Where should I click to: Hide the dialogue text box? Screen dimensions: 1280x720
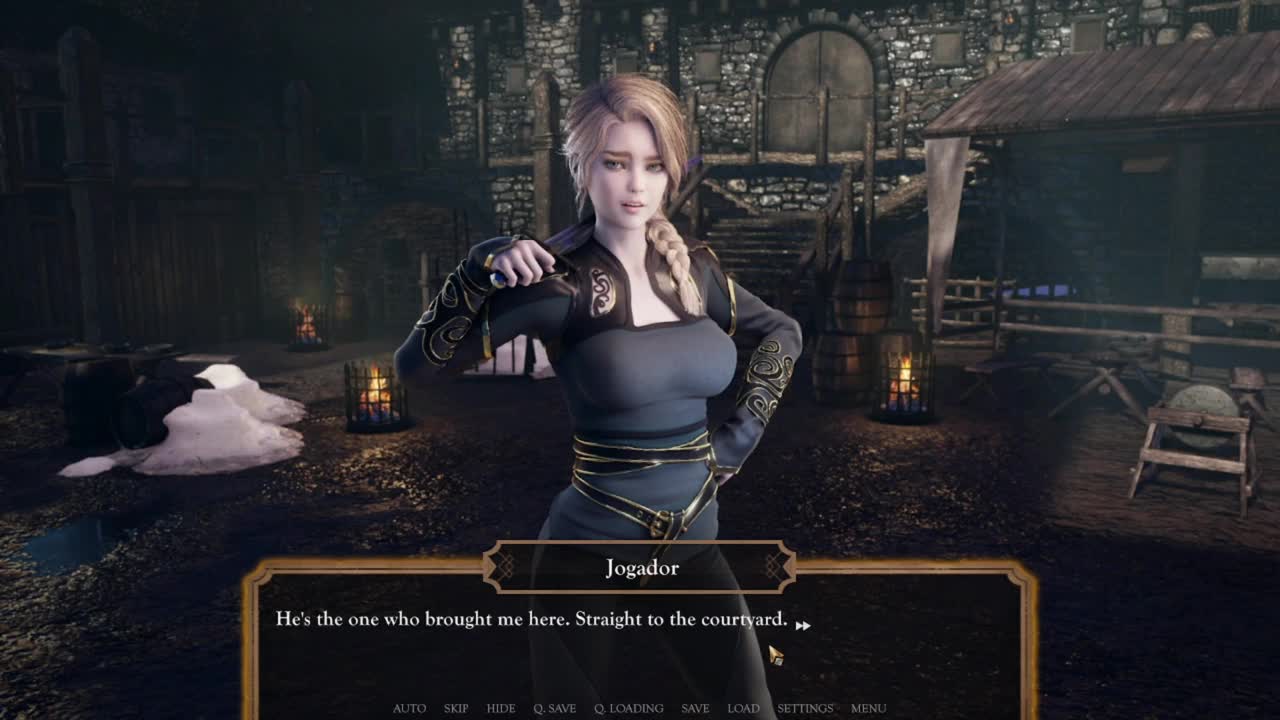pos(501,708)
